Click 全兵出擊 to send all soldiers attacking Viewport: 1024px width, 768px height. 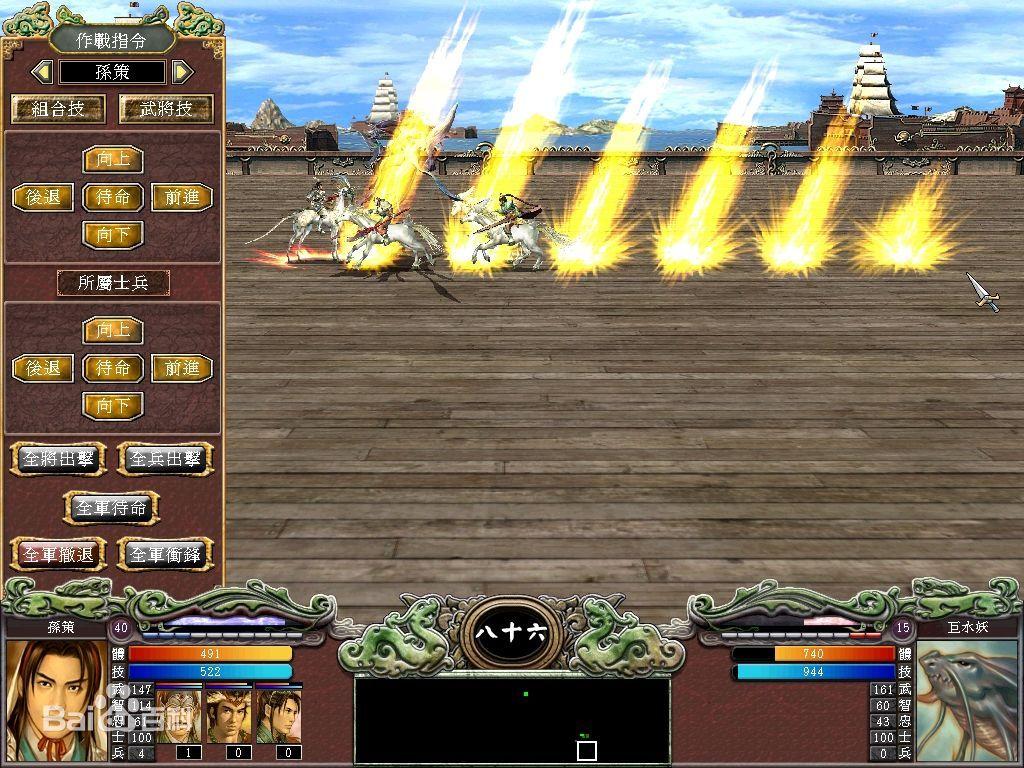tap(166, 459)
